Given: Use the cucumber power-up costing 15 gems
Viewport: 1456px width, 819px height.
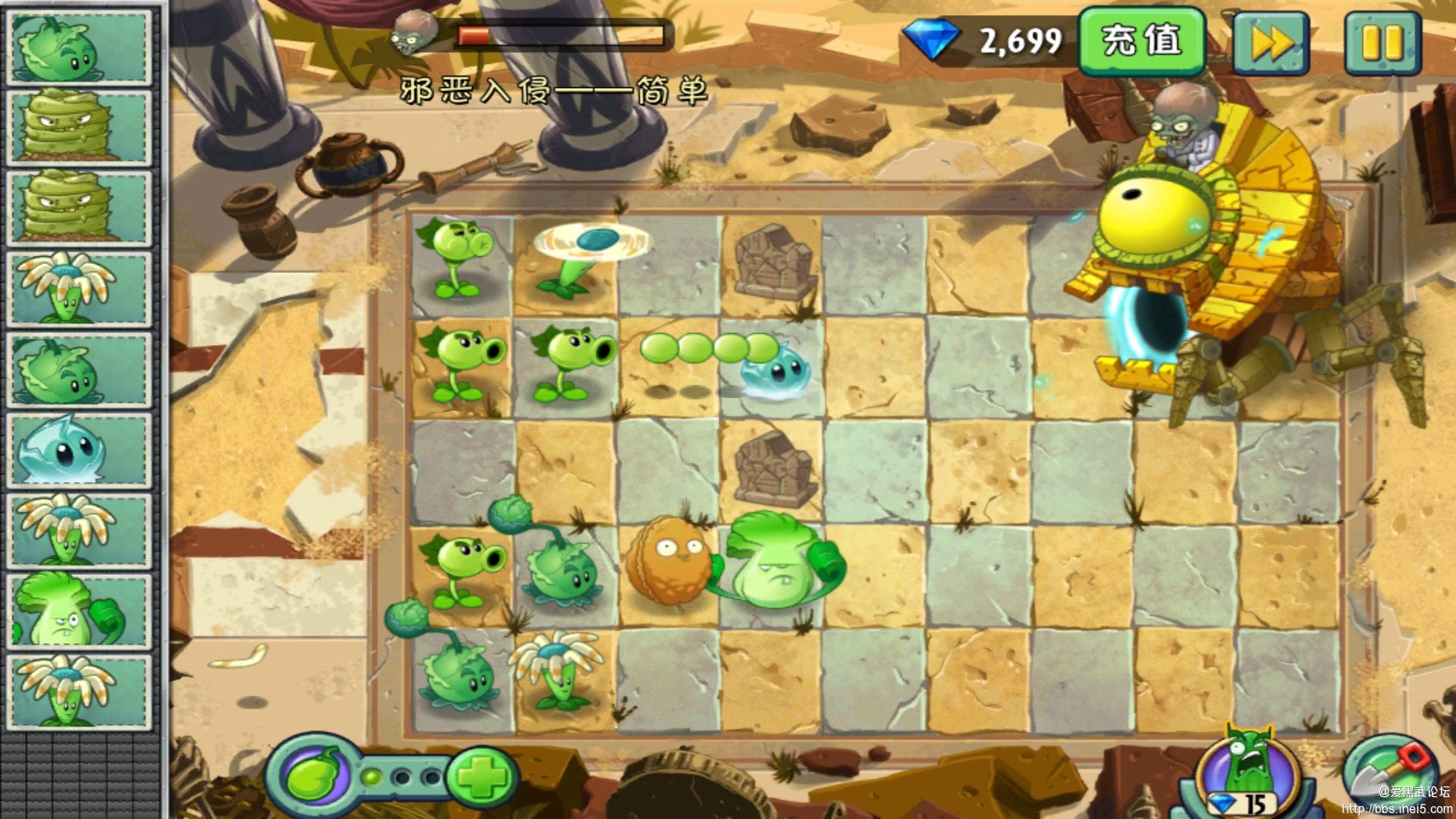Looking at the screenshot, I should coord(1247,770).
